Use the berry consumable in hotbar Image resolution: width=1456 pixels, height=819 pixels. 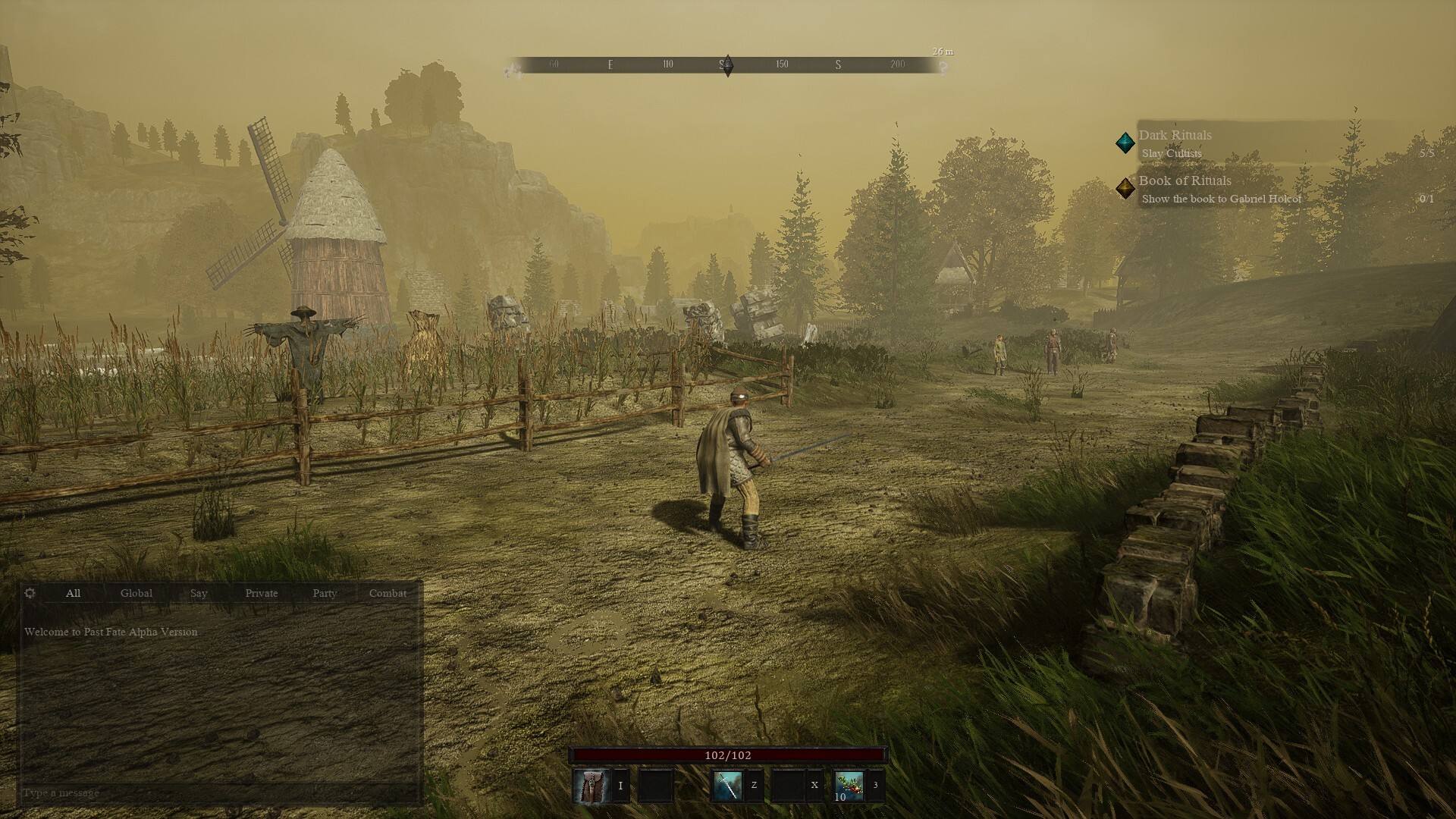(849, 786)
